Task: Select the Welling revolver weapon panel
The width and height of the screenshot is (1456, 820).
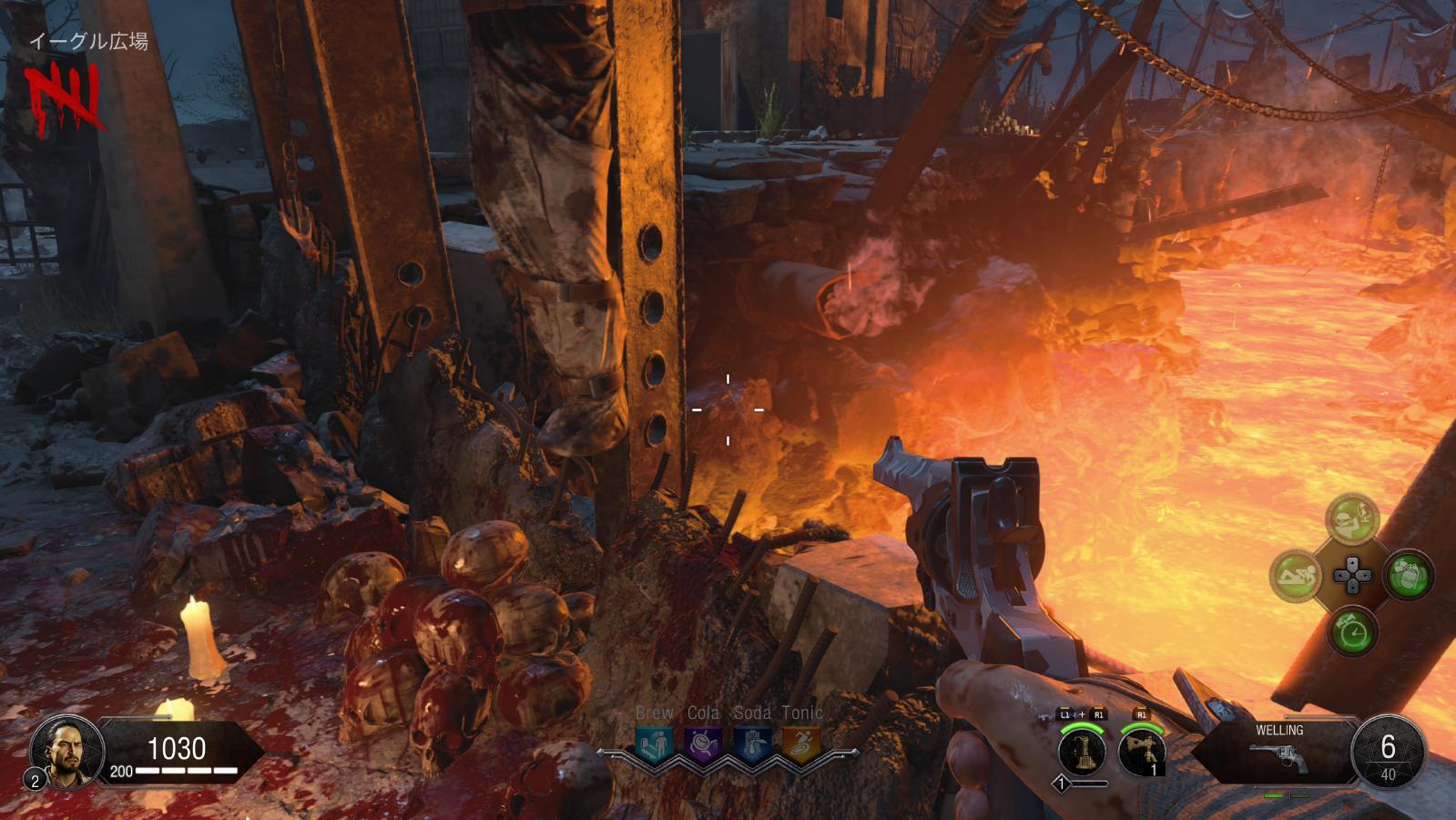Action: click(1278, 750)
